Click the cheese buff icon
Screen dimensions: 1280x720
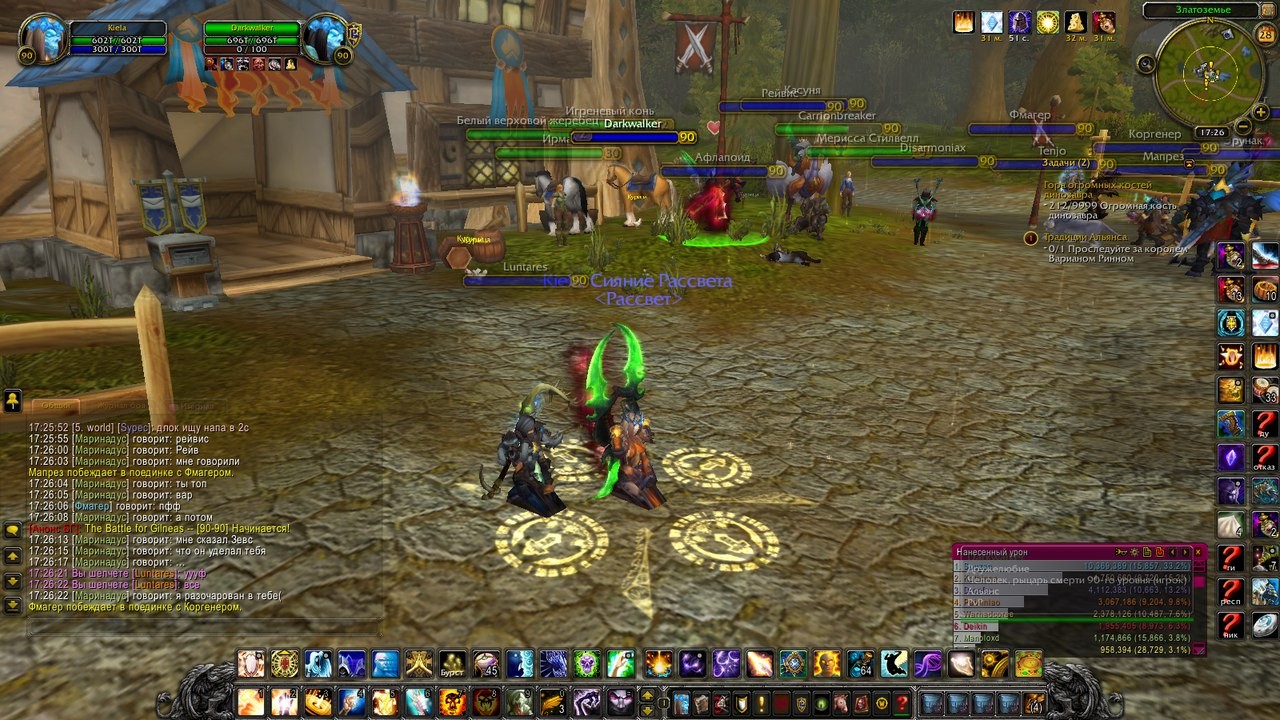(1076, 22)
